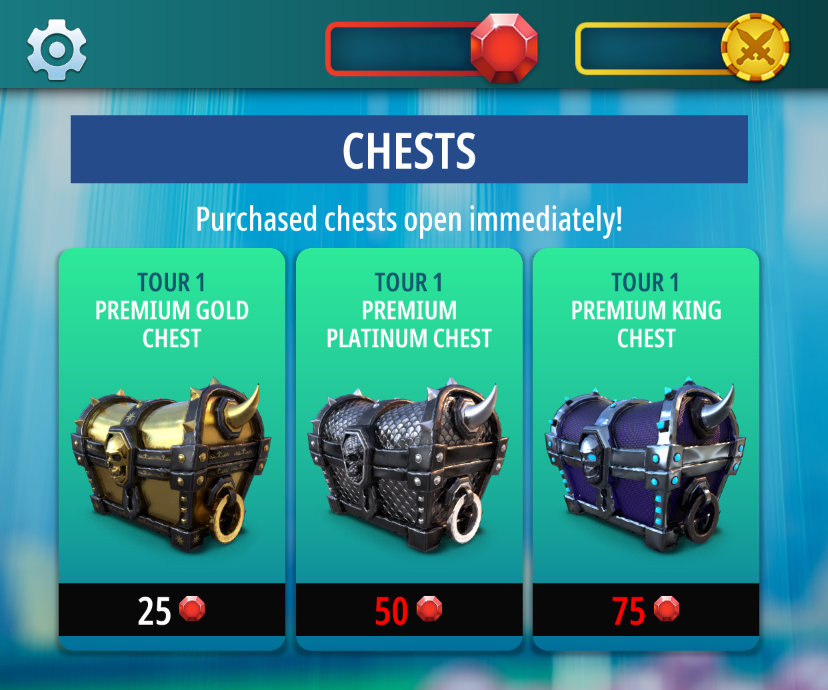This screenshot has height=690, width=828.
Task: Tap the red gem currency icon
Action: pos(504,48)
